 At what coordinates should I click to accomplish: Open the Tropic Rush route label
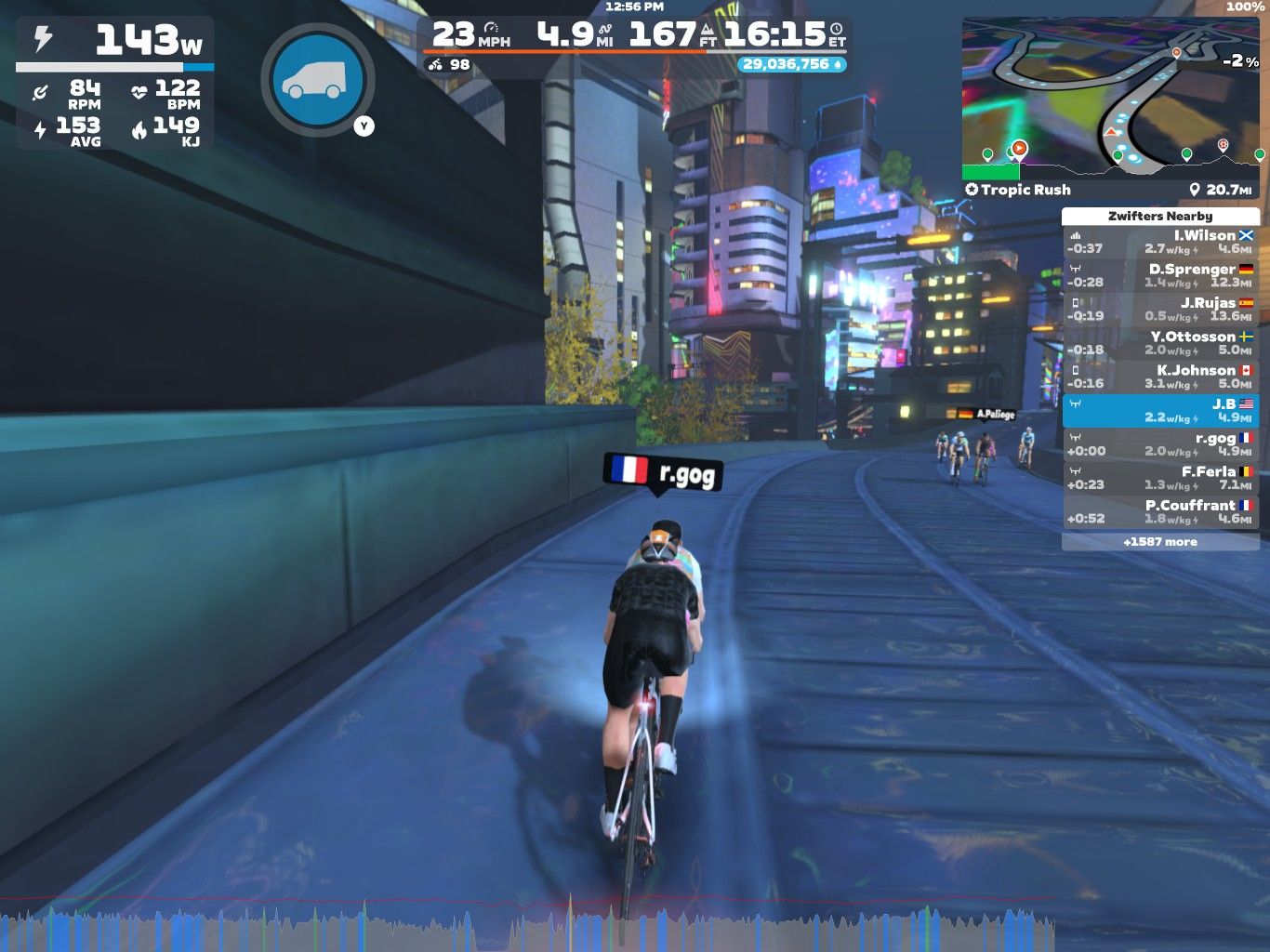click(x=1018, y=190)
